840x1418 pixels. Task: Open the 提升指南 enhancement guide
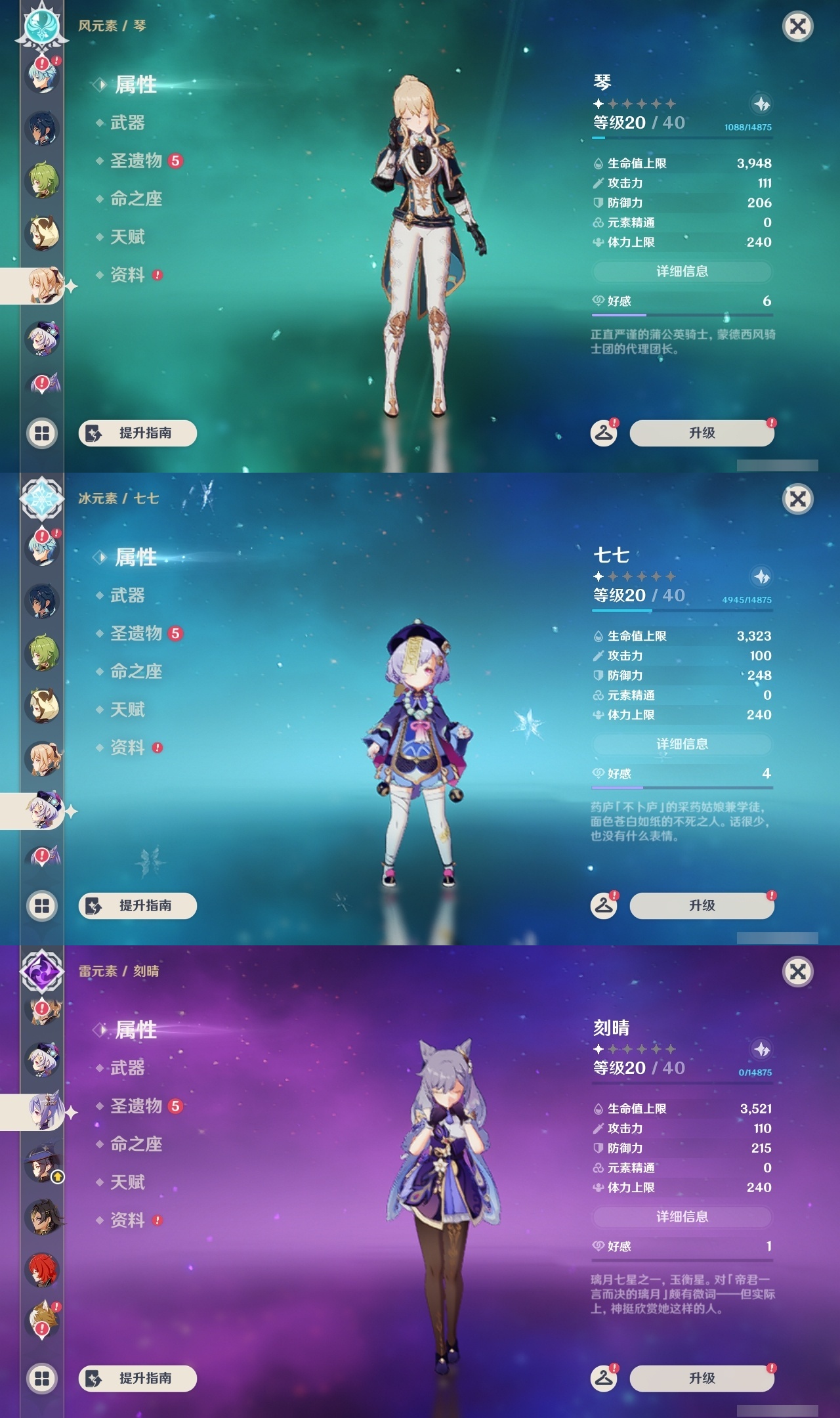click(136, 433)
